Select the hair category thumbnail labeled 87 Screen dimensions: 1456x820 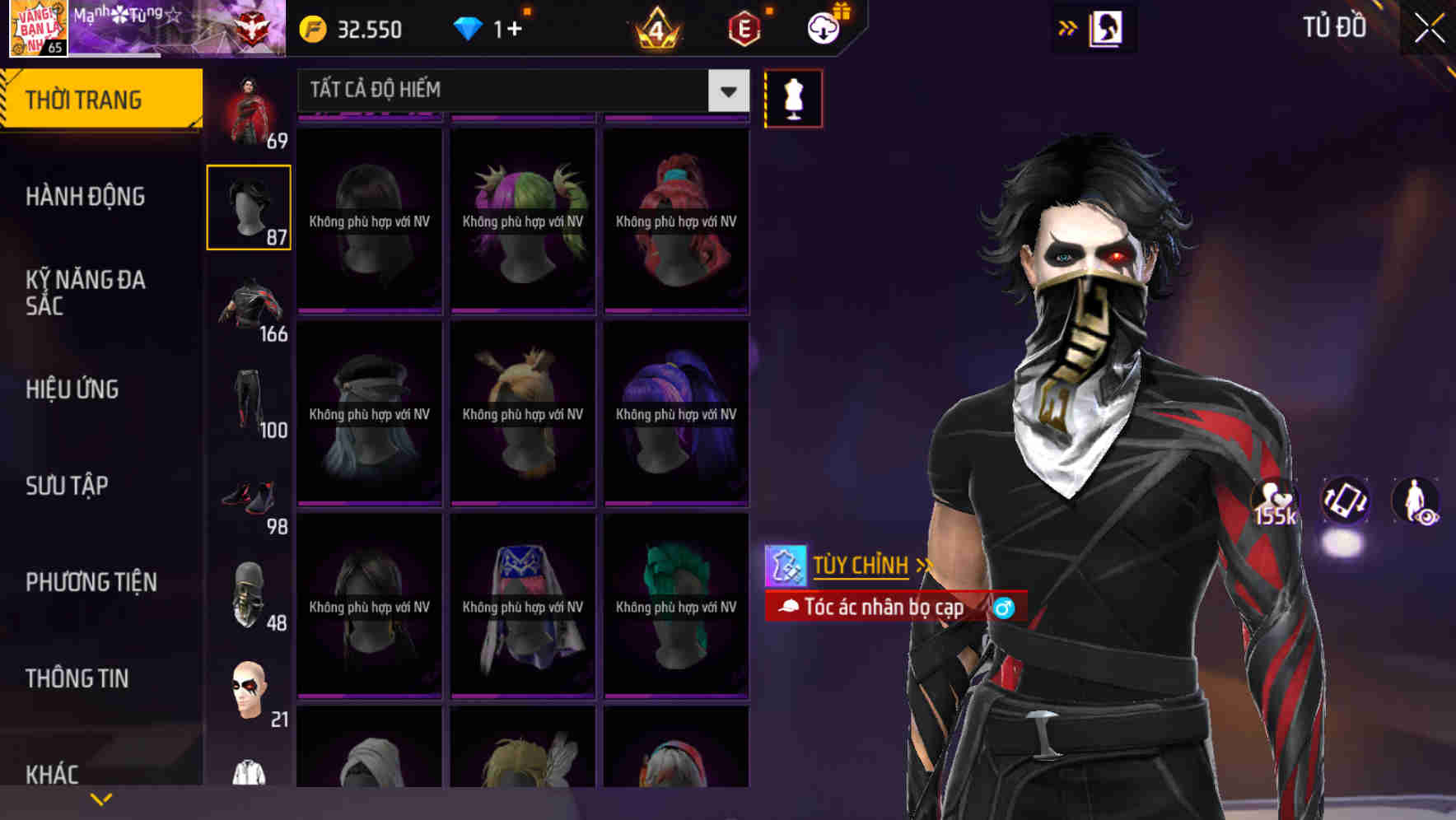tap(249, 206)
